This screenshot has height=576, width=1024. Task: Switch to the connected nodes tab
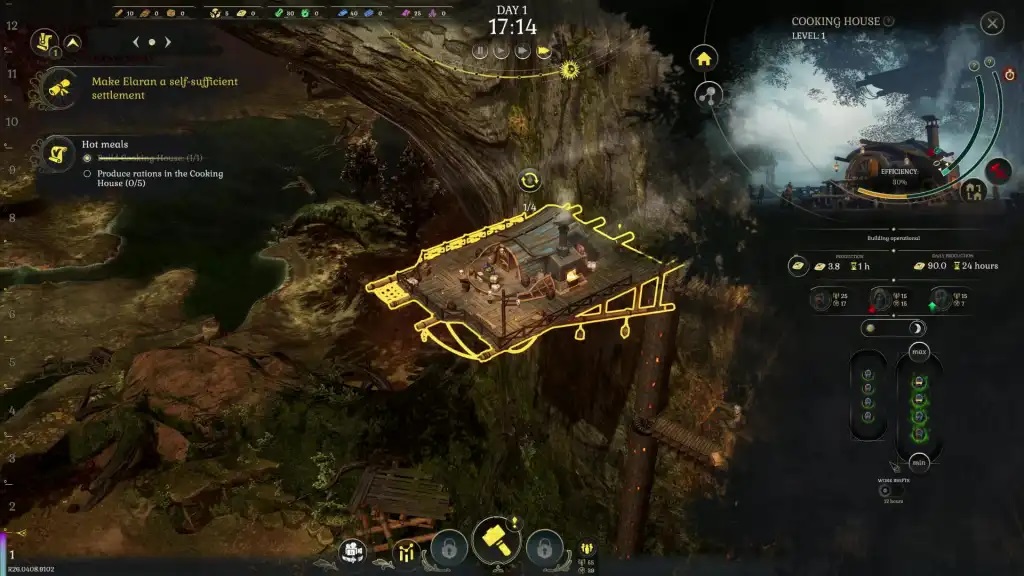(x=708, y=95)
